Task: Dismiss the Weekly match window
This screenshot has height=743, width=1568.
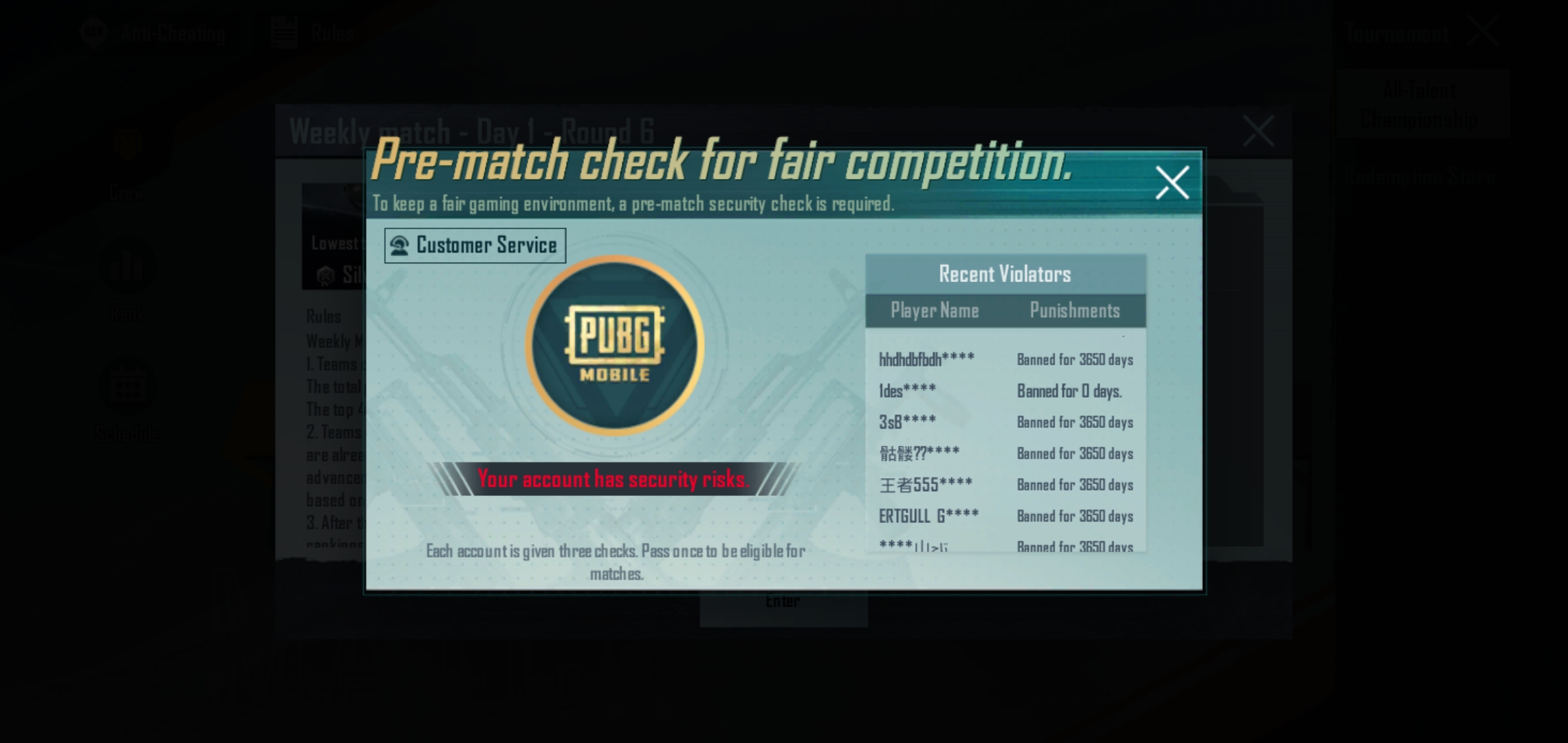Action: (x=1259, y=131)
